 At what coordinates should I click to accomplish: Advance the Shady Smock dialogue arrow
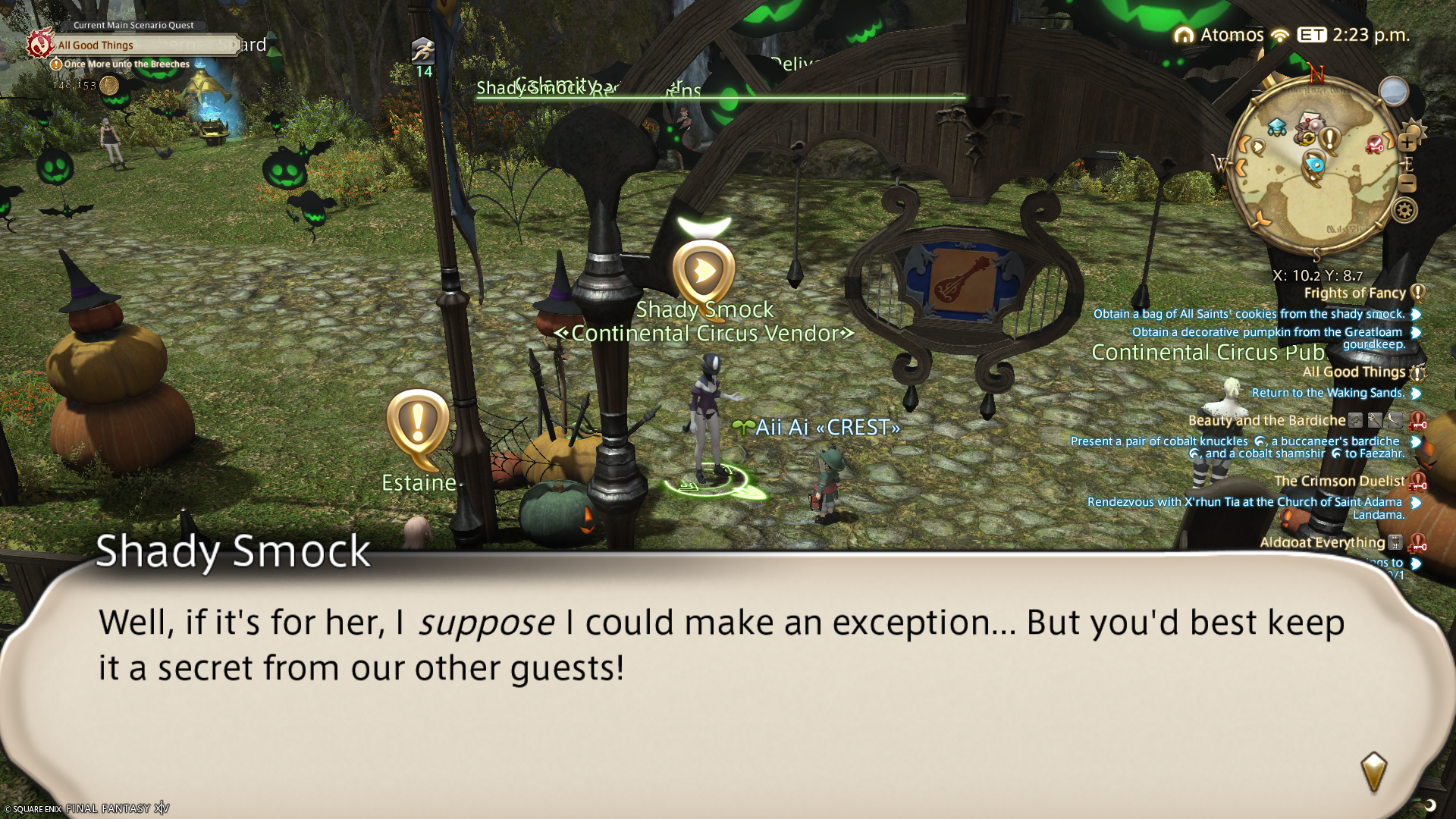point(1373,770)
